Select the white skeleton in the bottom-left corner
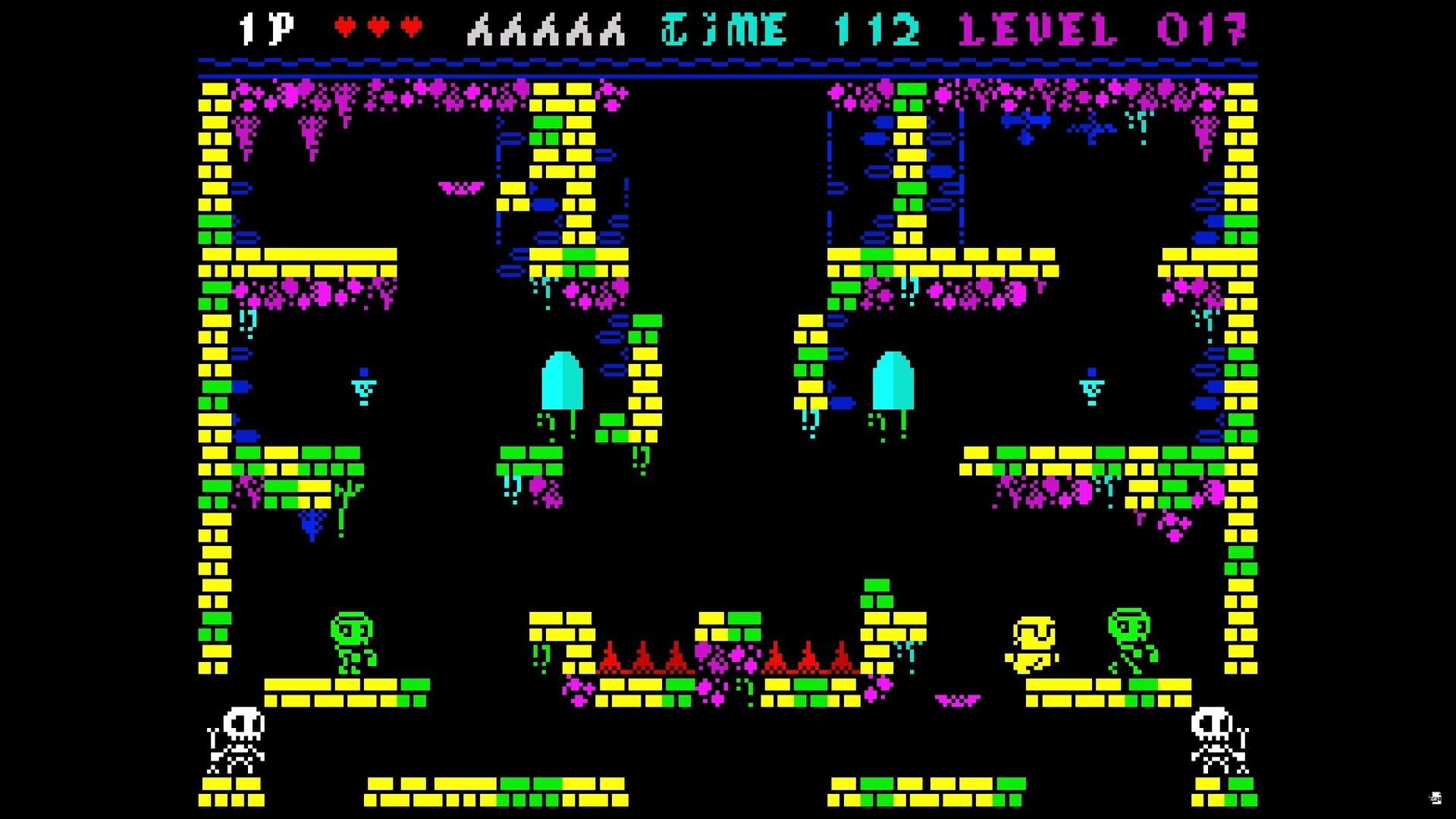This screenshot has height=819, width=1456. (235, 739)
